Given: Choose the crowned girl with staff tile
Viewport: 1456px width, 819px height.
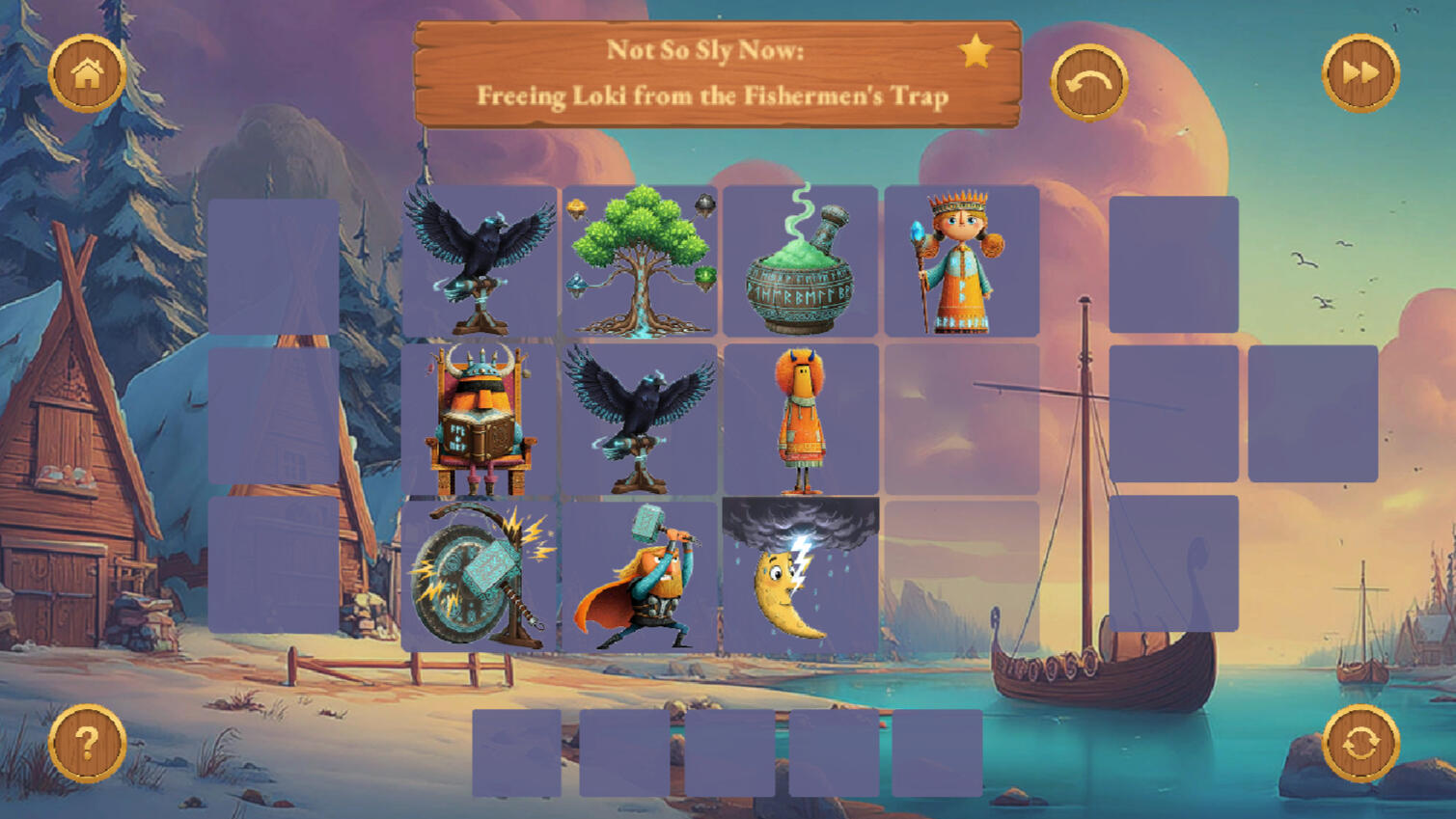Looking at the screenshot, I should (x=960, y=260).
